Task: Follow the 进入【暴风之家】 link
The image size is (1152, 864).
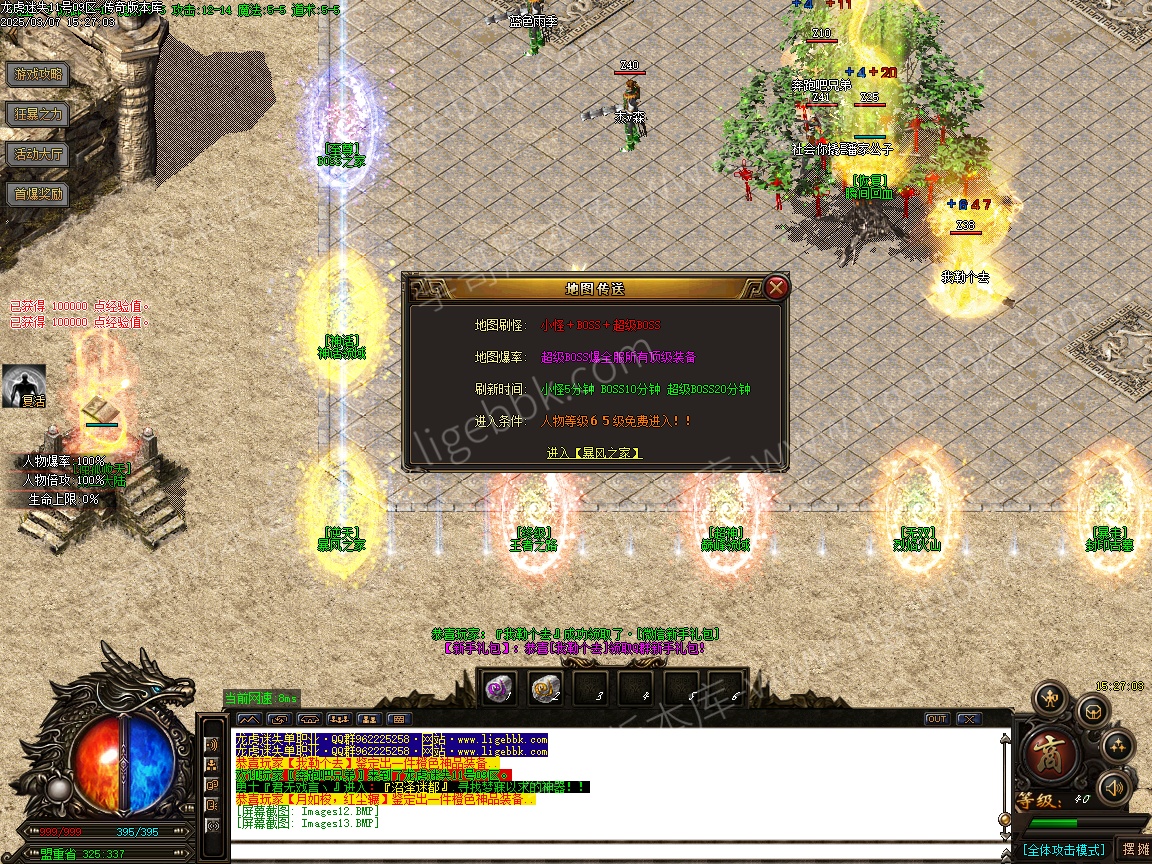Action: click(594, 453)
